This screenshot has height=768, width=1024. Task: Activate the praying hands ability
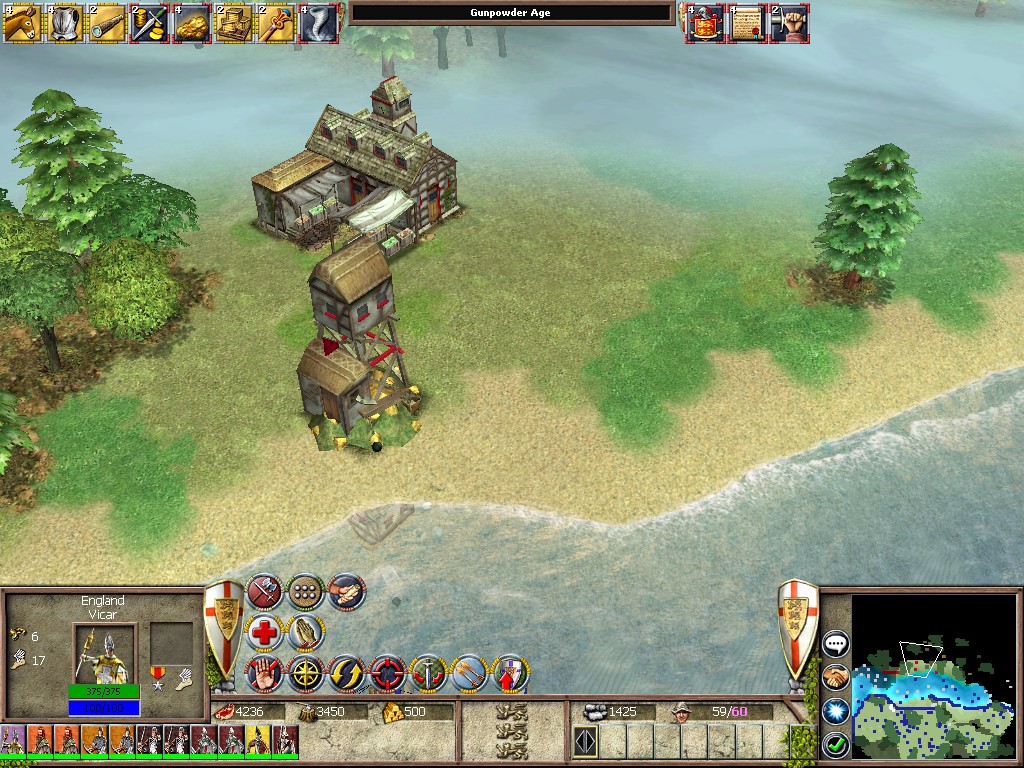(306, 633)
